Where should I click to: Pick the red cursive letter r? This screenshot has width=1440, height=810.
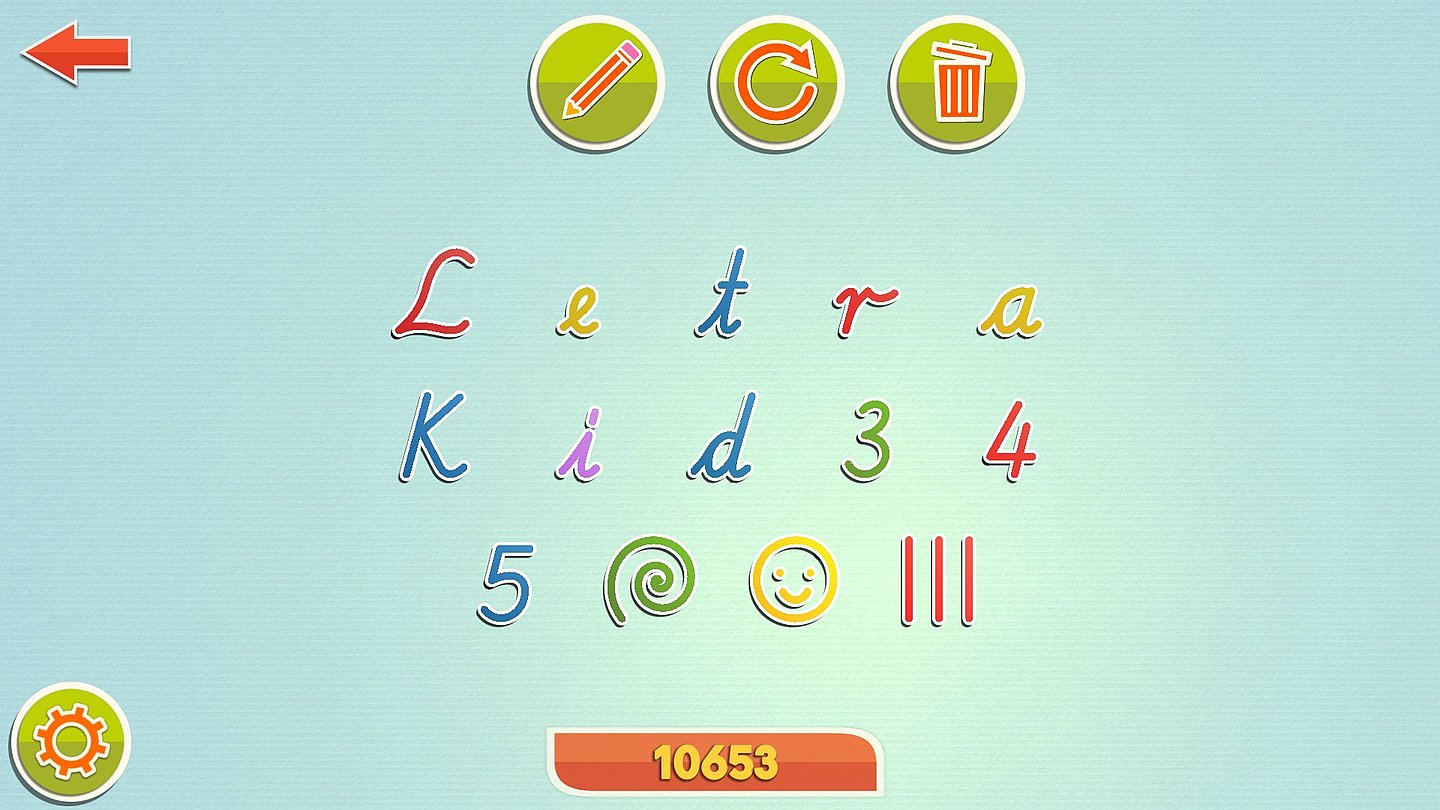point(863,310)
